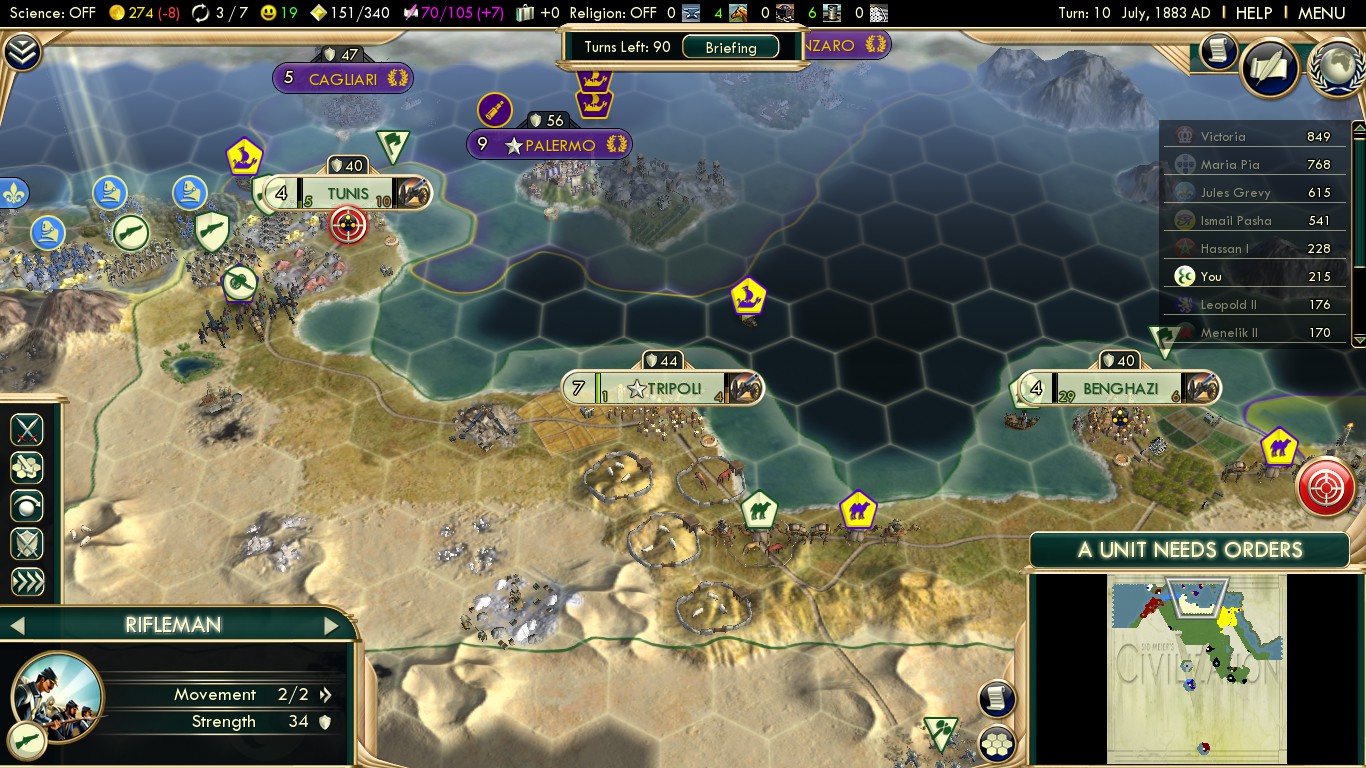Cycle to previous unit with left arrow
1366x768 pixels.
(16, 626)
